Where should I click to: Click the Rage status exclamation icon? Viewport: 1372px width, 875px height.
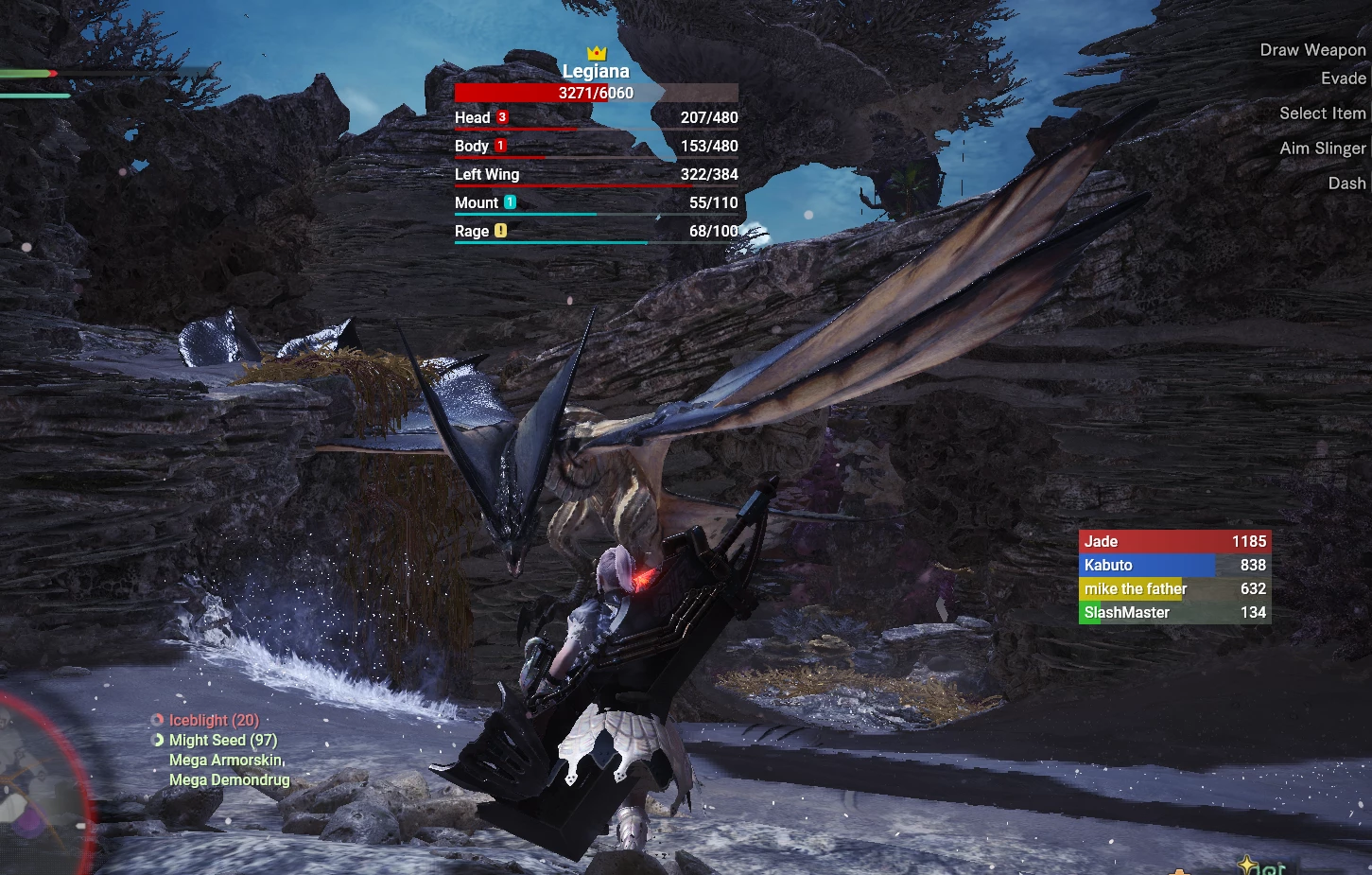[x=500, y=230]
